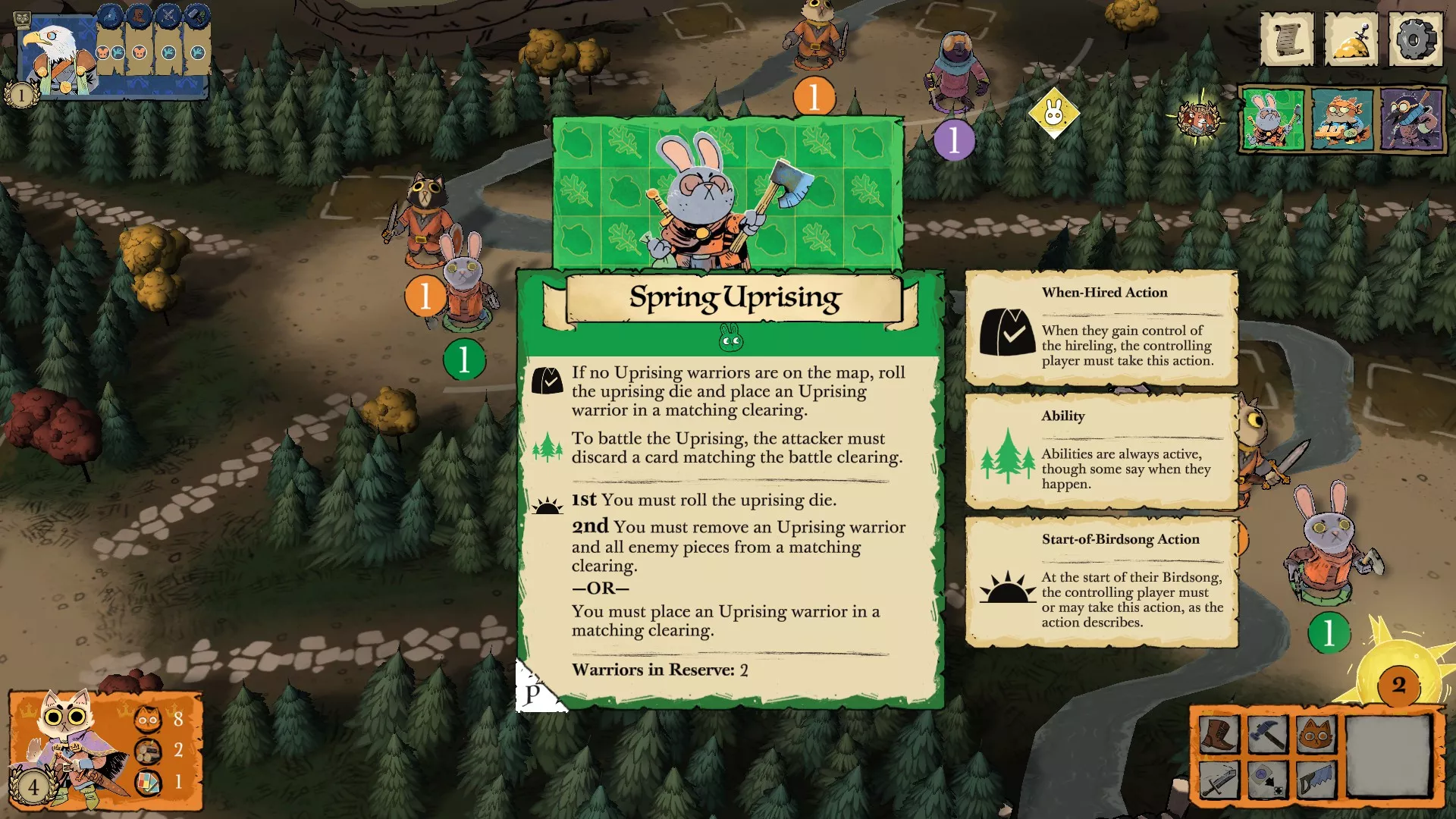Open the scroll log button
Viewport: 1456px width, 819px height.
point(1287,38)
